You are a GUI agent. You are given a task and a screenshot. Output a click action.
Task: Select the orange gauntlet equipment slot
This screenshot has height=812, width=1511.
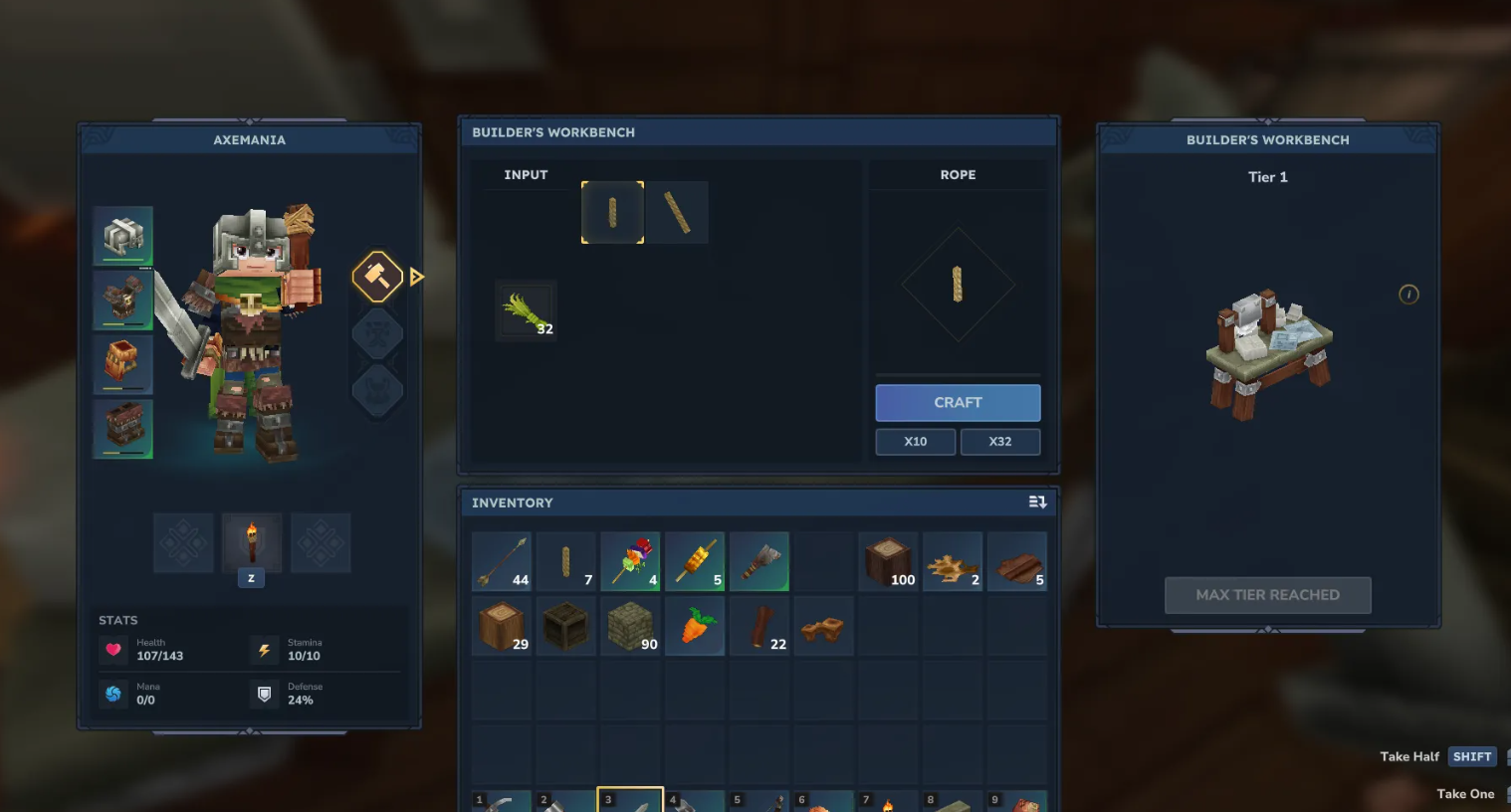[123, 364]
